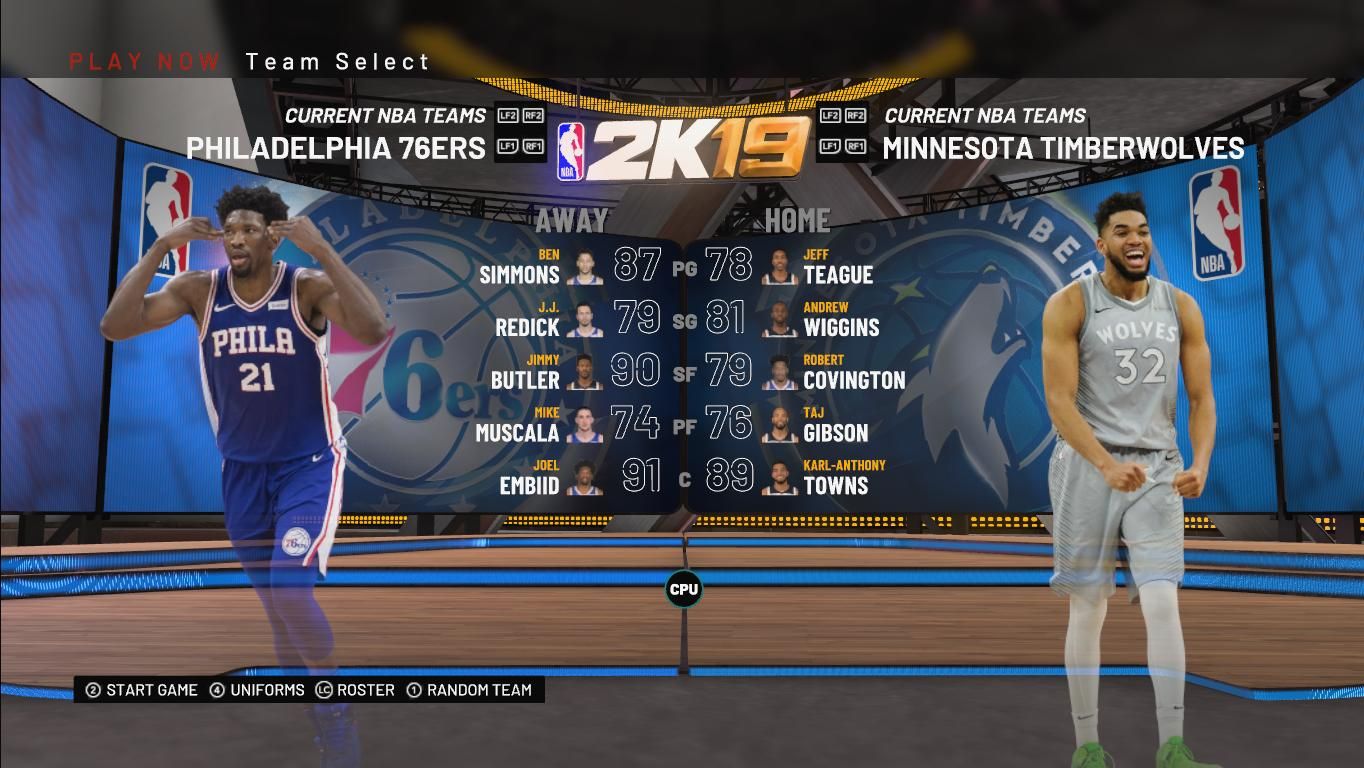Select the Philadelphia 76ers team name
The image size is (1364, 768).
tap(336, 148)
